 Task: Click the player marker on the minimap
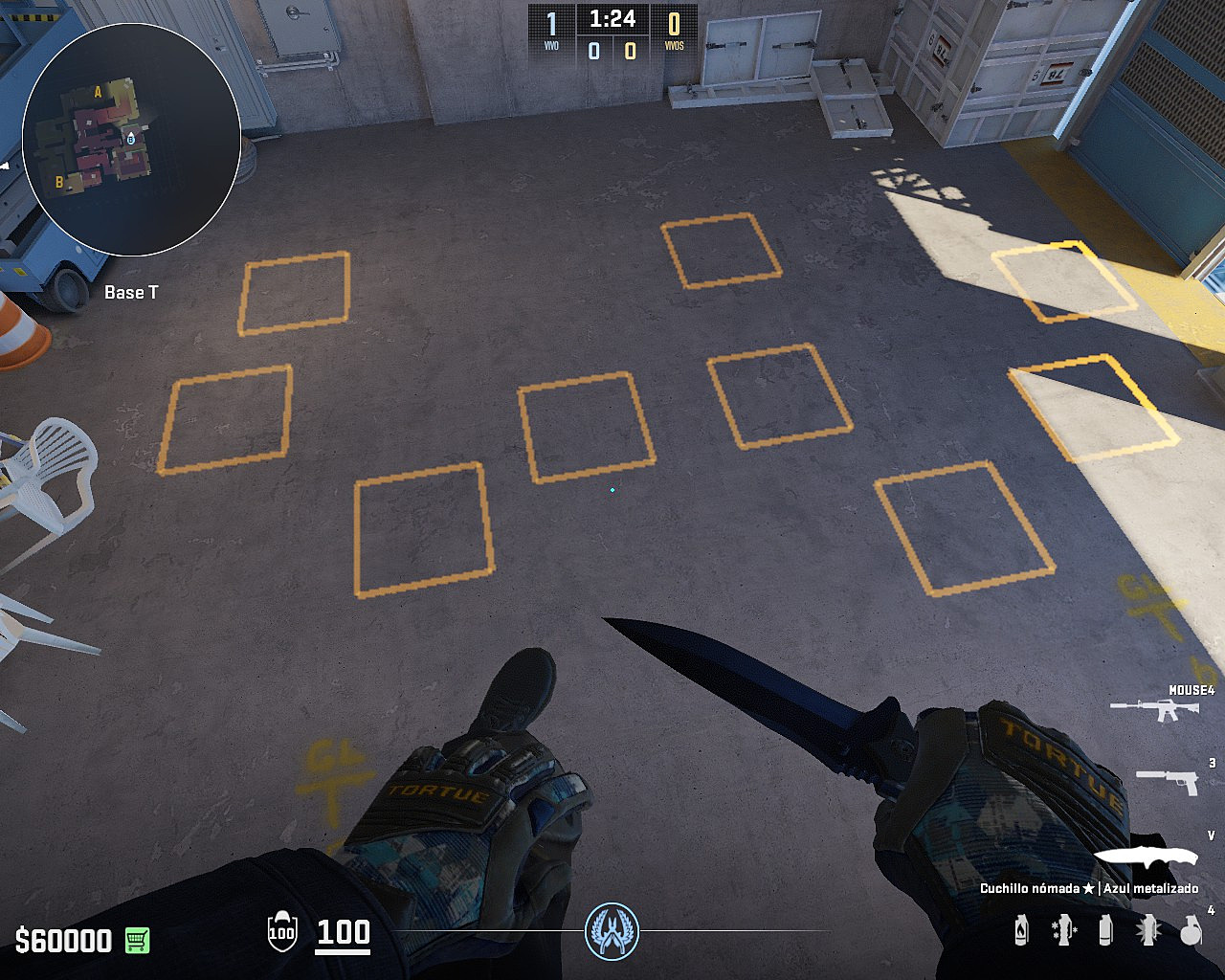pyautogui.click(x=131, y=139)
